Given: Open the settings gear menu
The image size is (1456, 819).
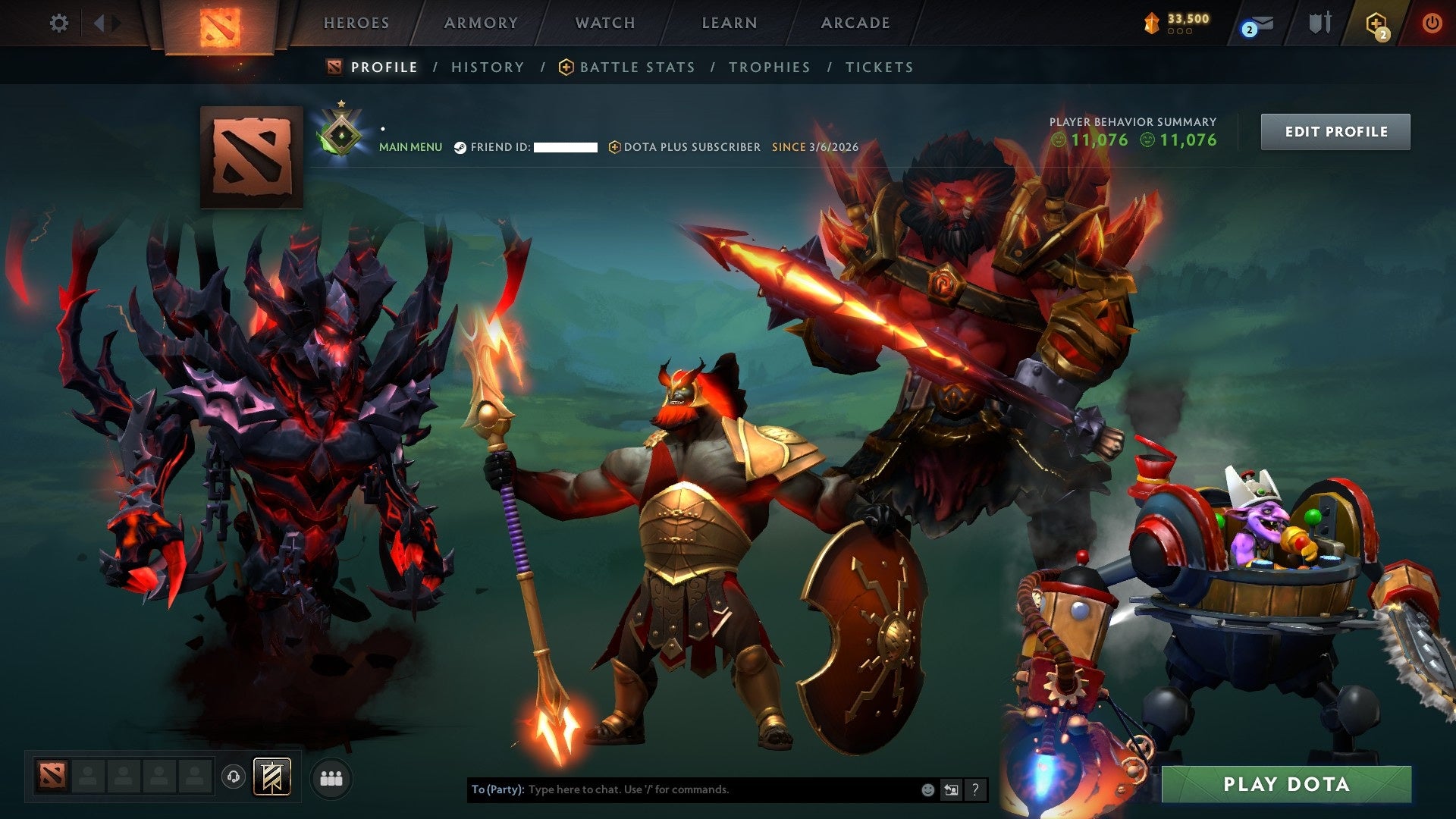Looking at the screenshot, I should [x=58, y=23].
